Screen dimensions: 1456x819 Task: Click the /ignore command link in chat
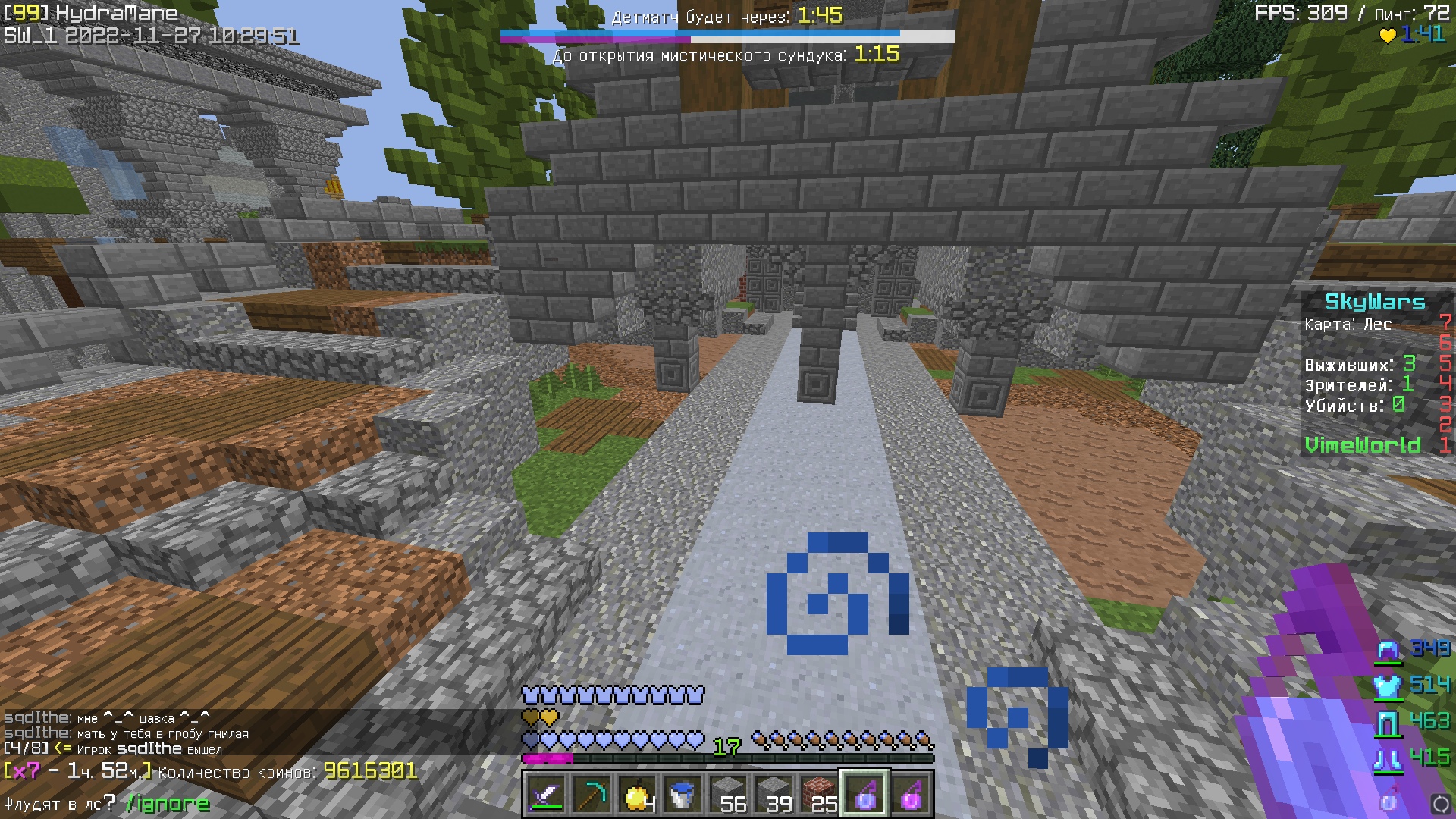[167, 803]
